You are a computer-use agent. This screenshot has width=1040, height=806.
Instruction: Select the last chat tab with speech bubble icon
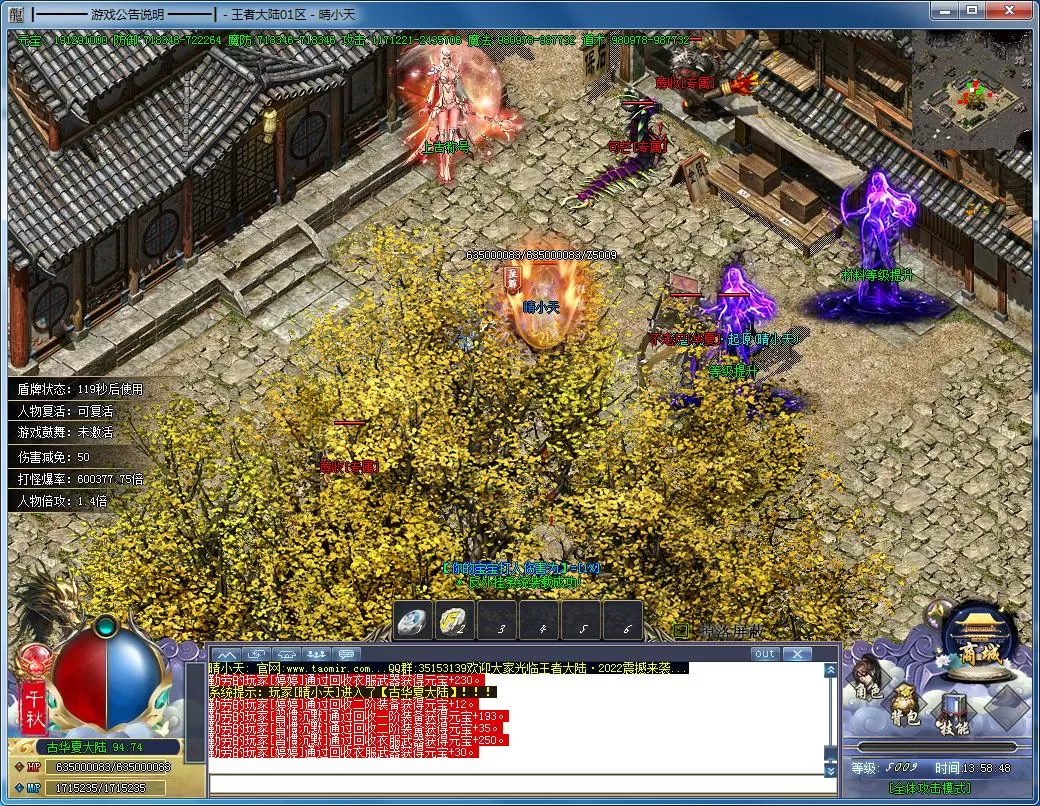346,654
